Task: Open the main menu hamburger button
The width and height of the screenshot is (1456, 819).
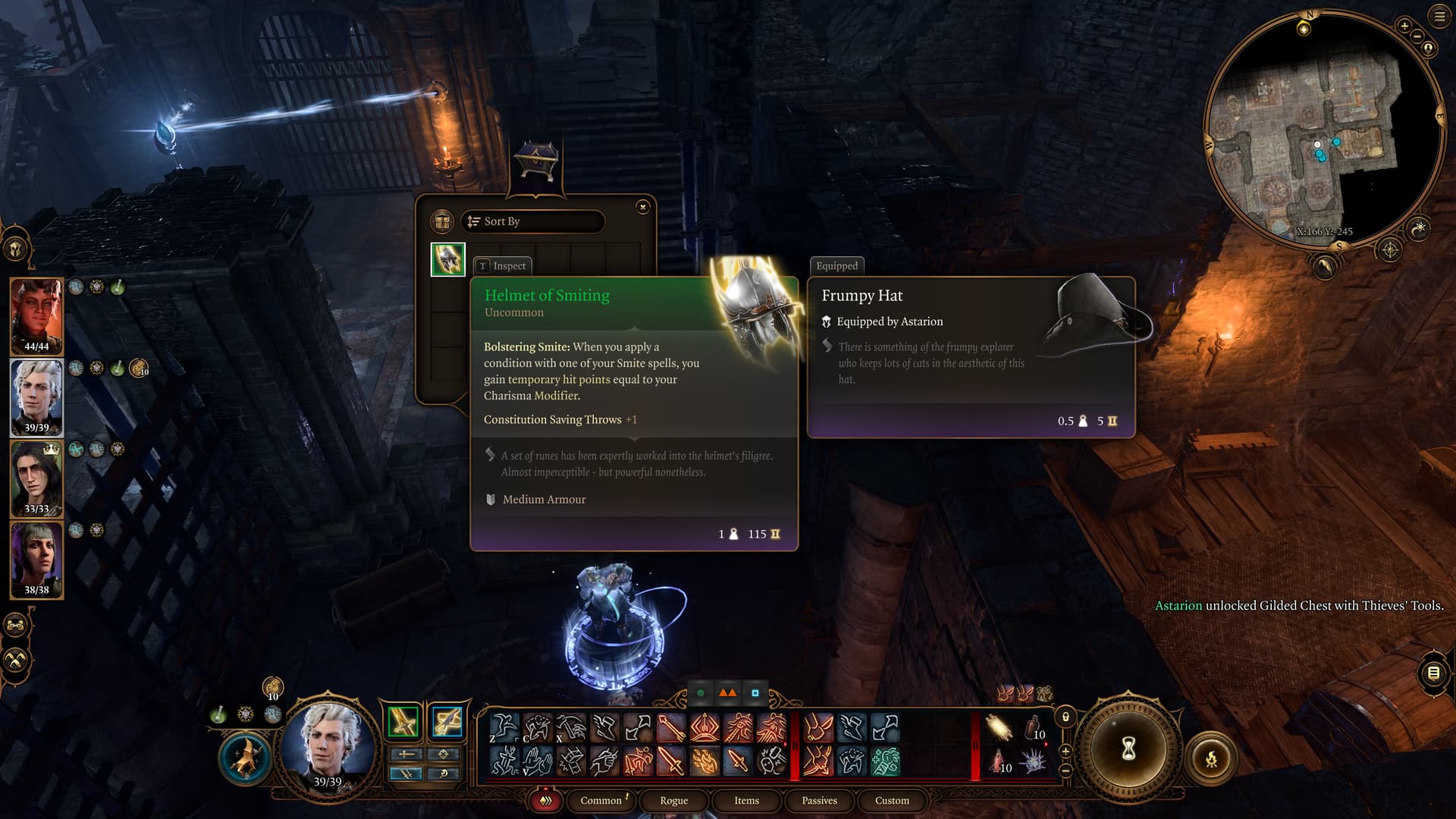Action: tap(1439, 16)
